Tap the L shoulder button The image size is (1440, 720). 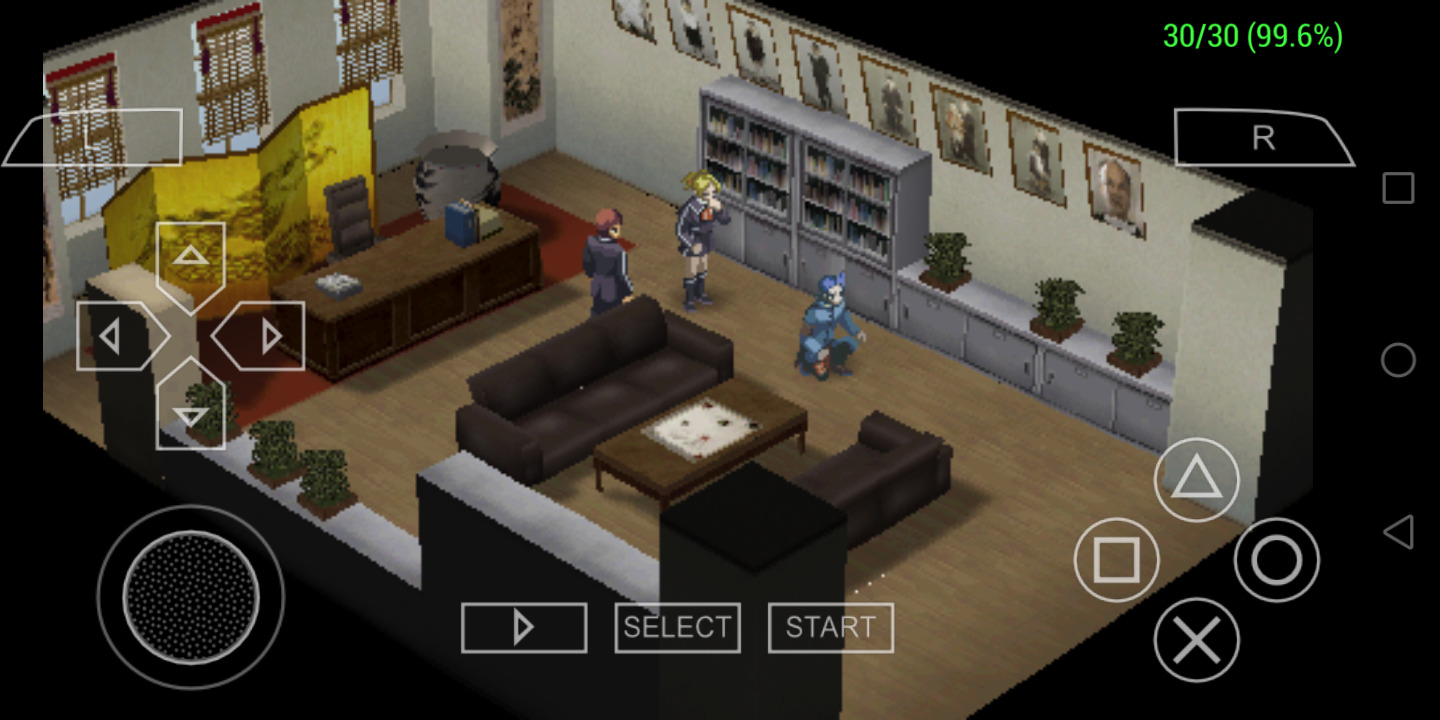point(95,137)
